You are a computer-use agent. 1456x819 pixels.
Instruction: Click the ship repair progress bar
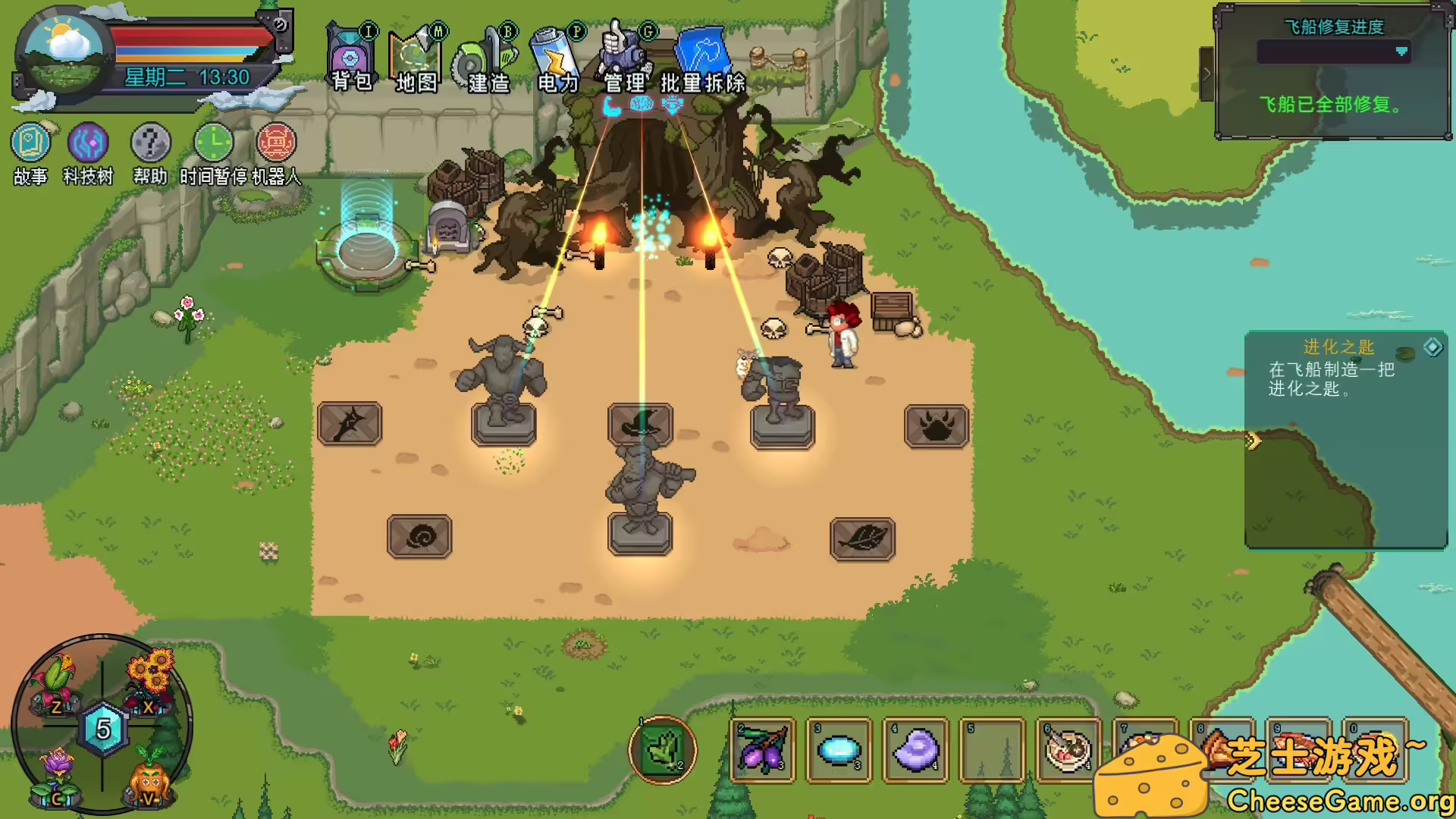tap(1333, 52)
